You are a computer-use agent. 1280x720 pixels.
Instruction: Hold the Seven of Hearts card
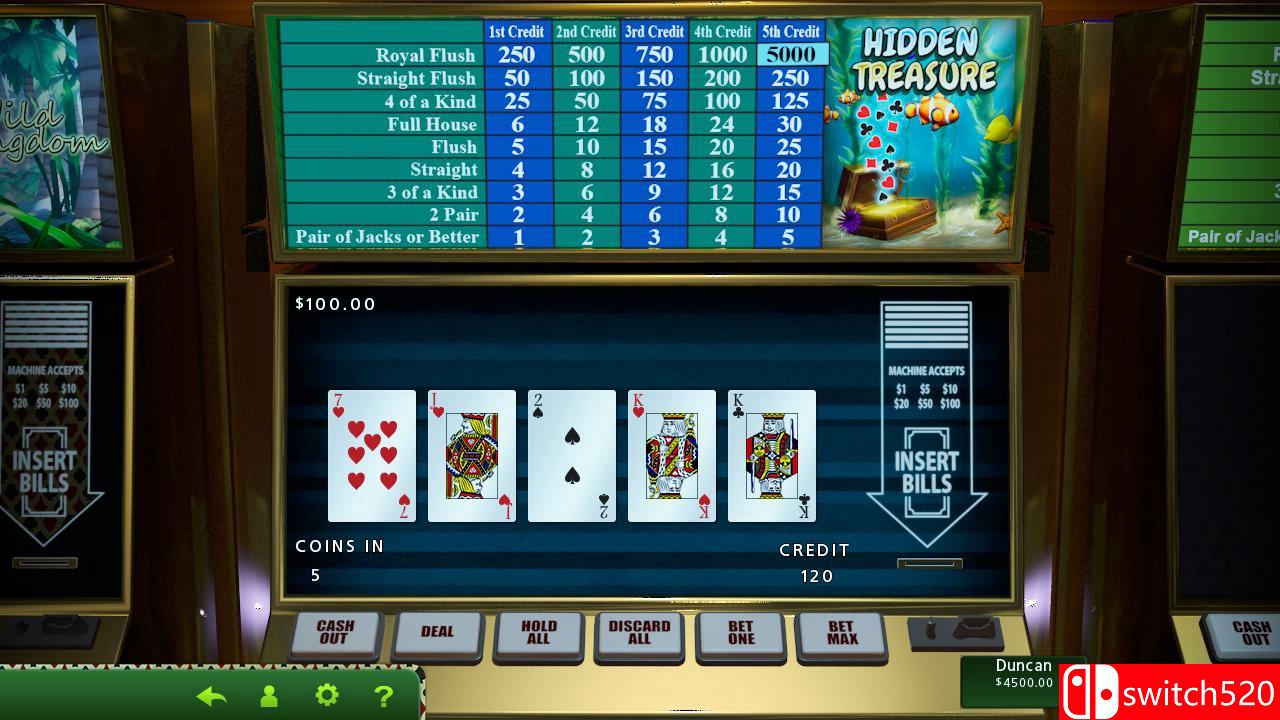click(372, 455)
